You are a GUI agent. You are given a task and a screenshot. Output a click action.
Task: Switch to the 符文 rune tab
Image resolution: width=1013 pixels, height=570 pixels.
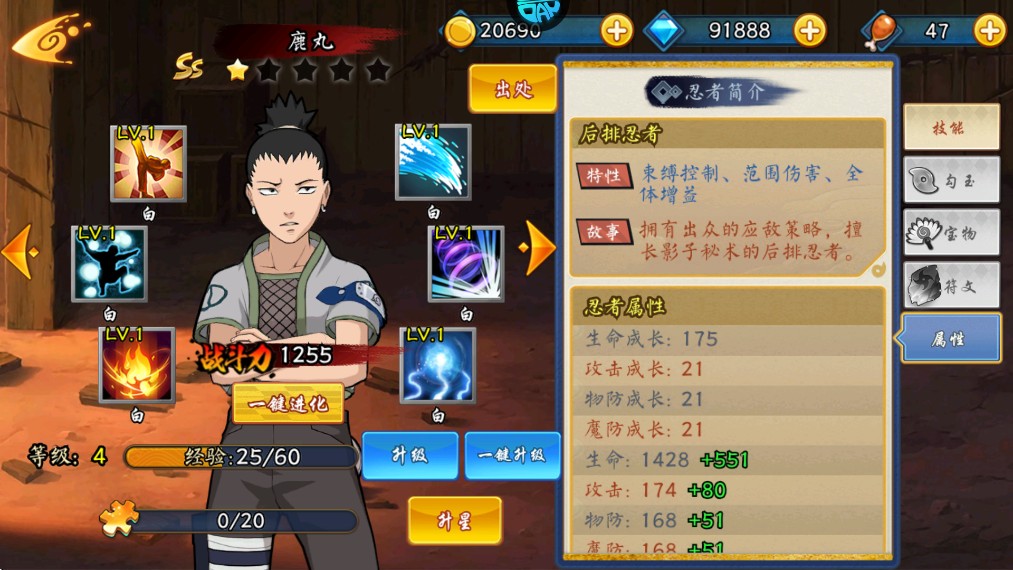click(950, 286)
